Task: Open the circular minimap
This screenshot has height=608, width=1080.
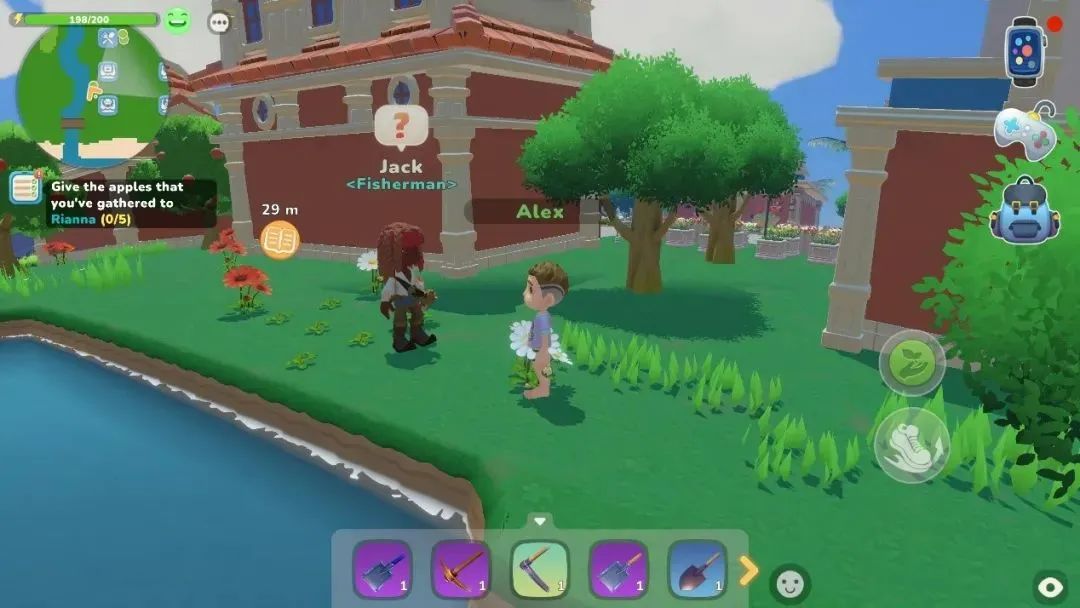Action: point(92,92)
